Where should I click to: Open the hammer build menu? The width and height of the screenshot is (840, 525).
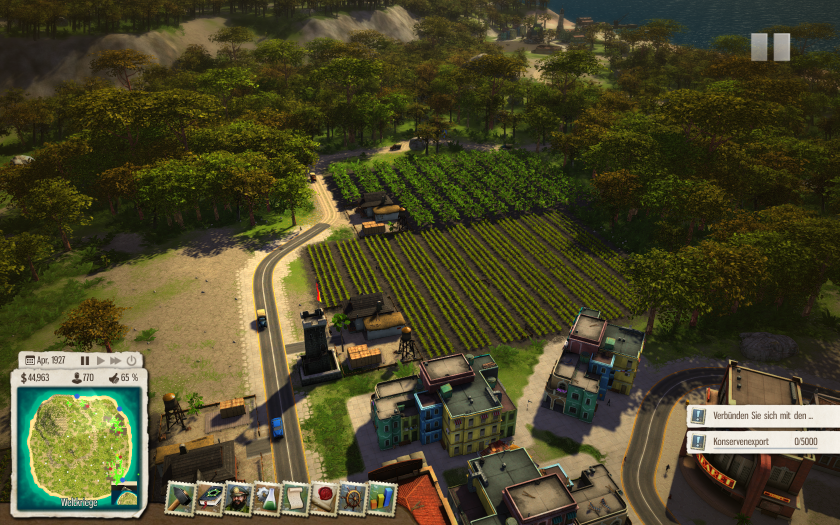tap(180, 497)
